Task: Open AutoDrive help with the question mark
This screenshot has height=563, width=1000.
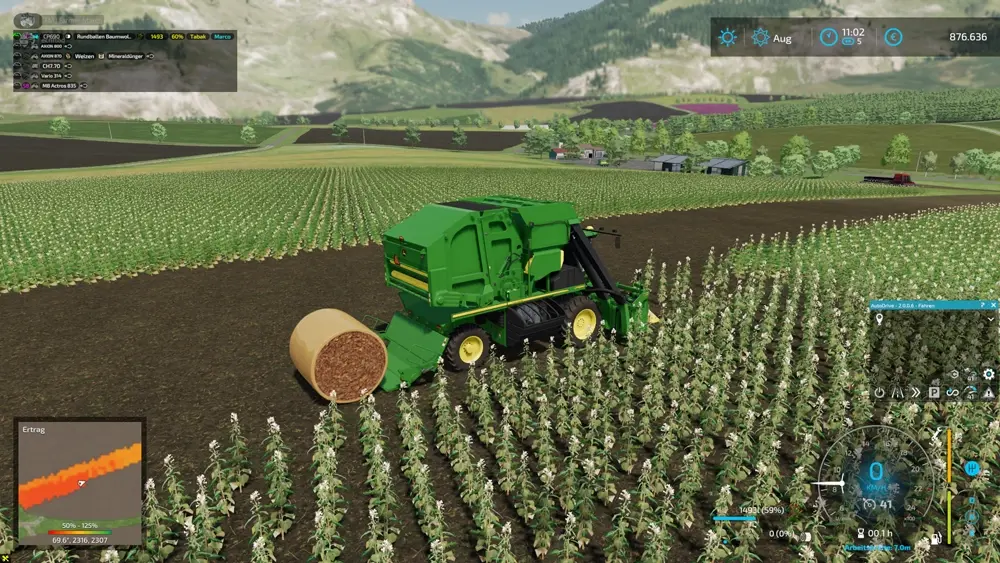Action: tap(982, 304)
